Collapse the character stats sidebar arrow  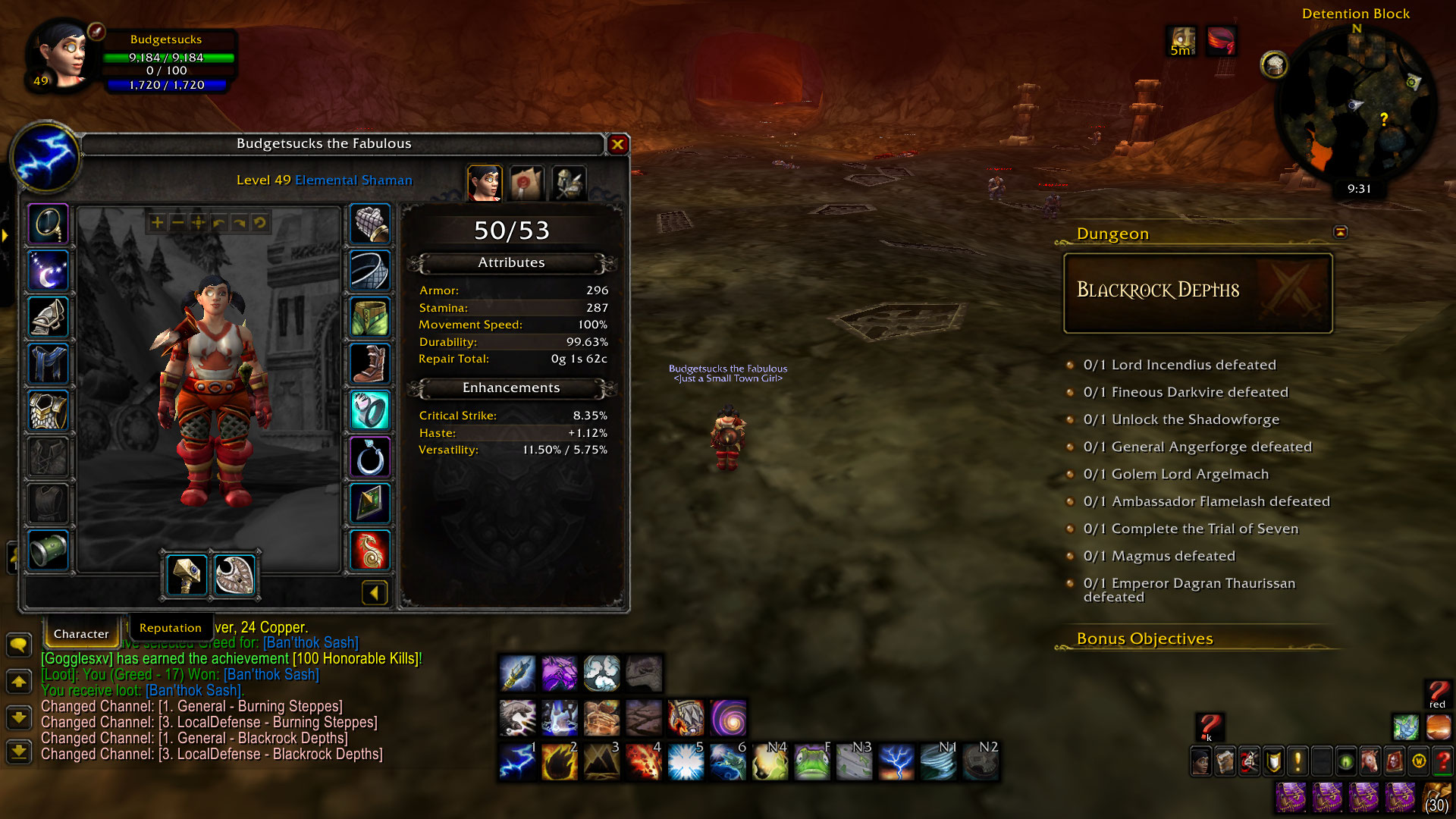(375, 593)
